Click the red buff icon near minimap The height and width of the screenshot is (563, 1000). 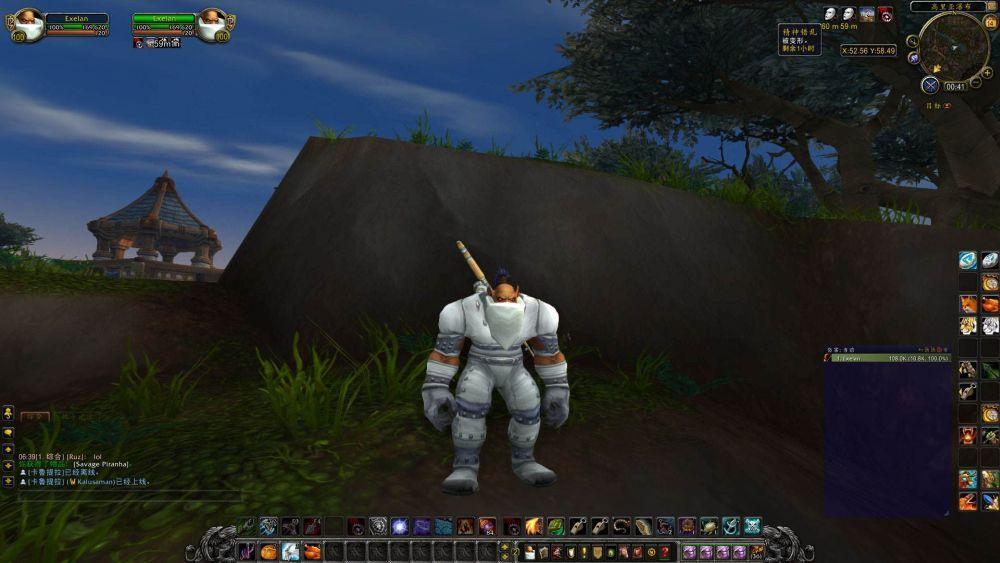pyautogui.click(x=885, y=14)
